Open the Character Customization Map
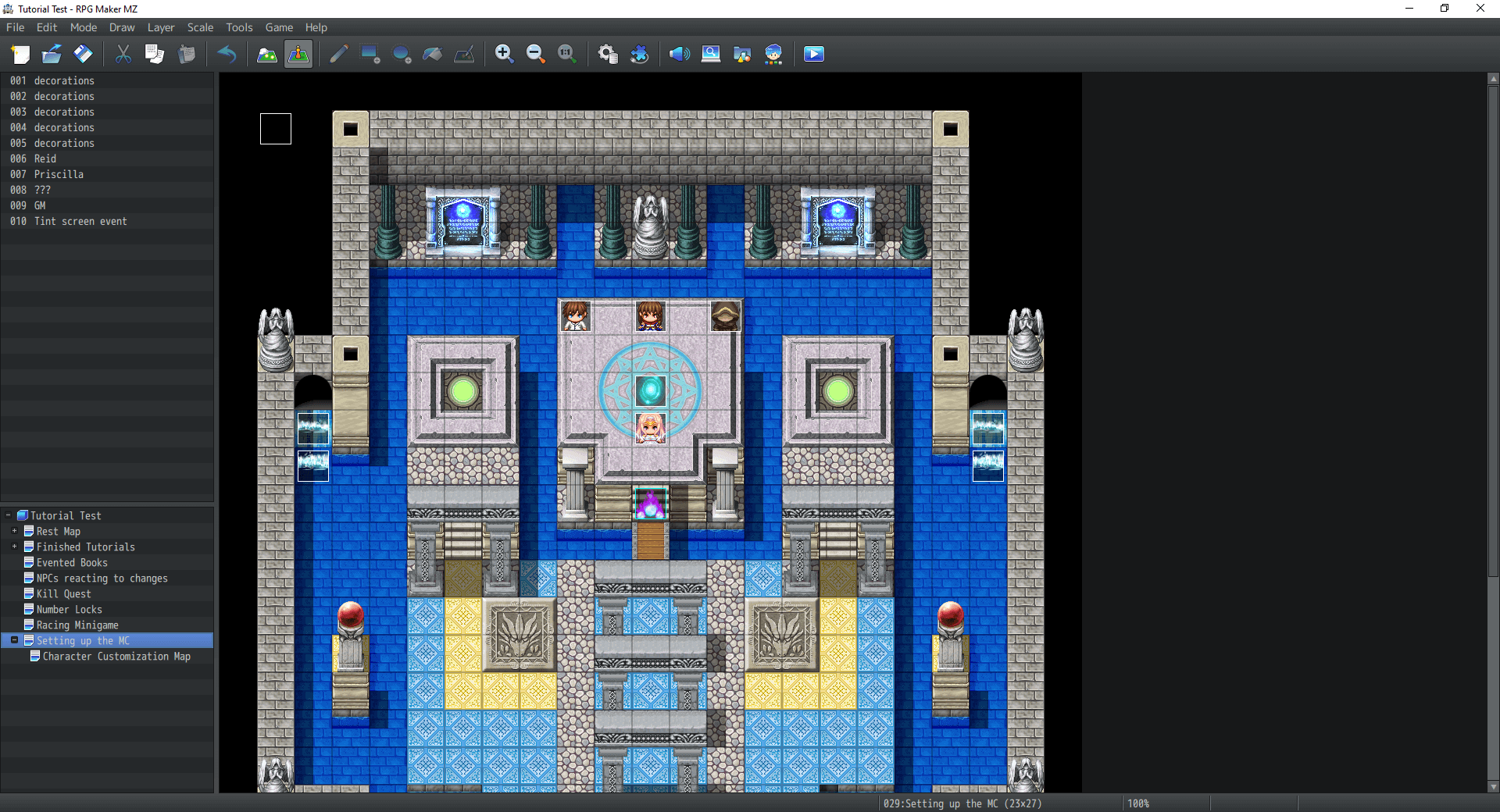Viewport: 1500px width, 812px height. click(116, 657)
